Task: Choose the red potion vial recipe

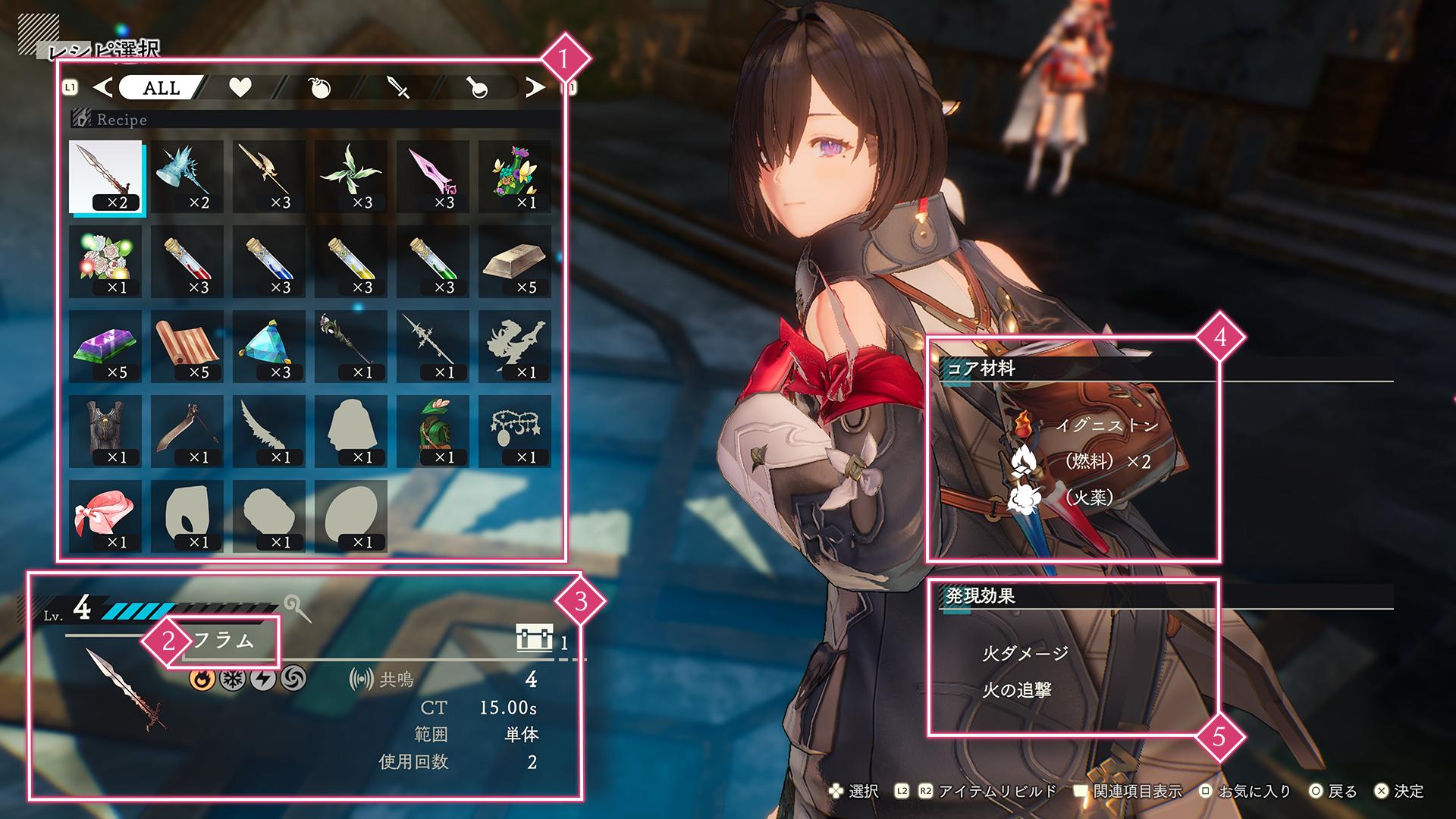Action: tap(187, 262)
